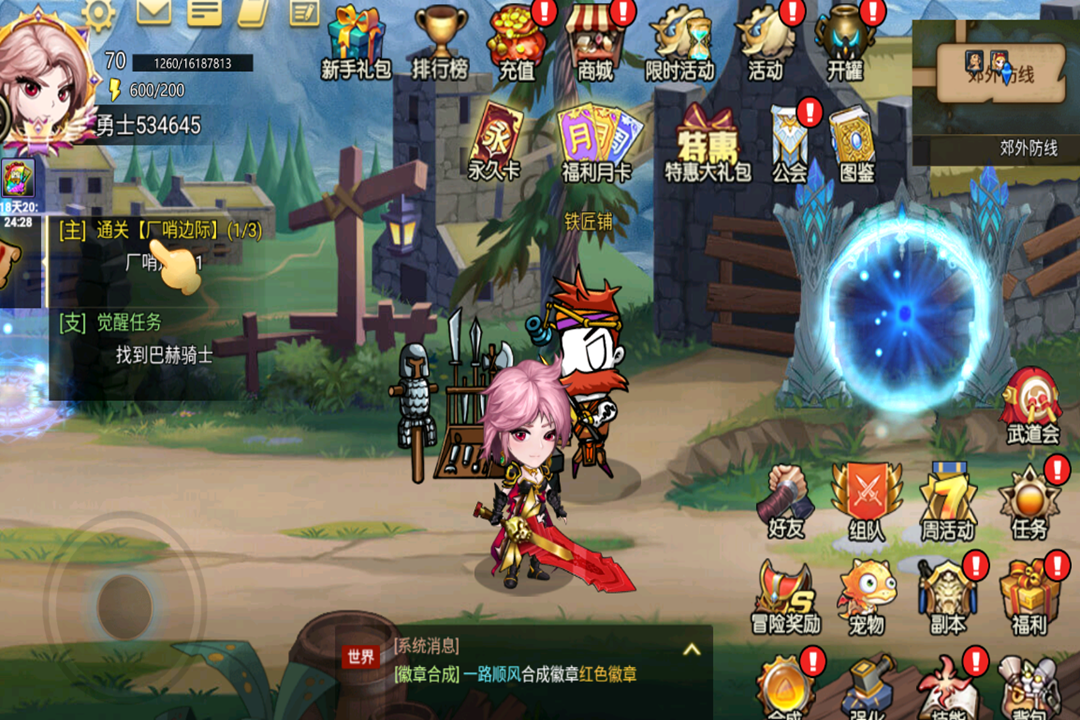Open the 好友 friends list
The width and height of the screenshot is (1080, 720).
point(787,500)
